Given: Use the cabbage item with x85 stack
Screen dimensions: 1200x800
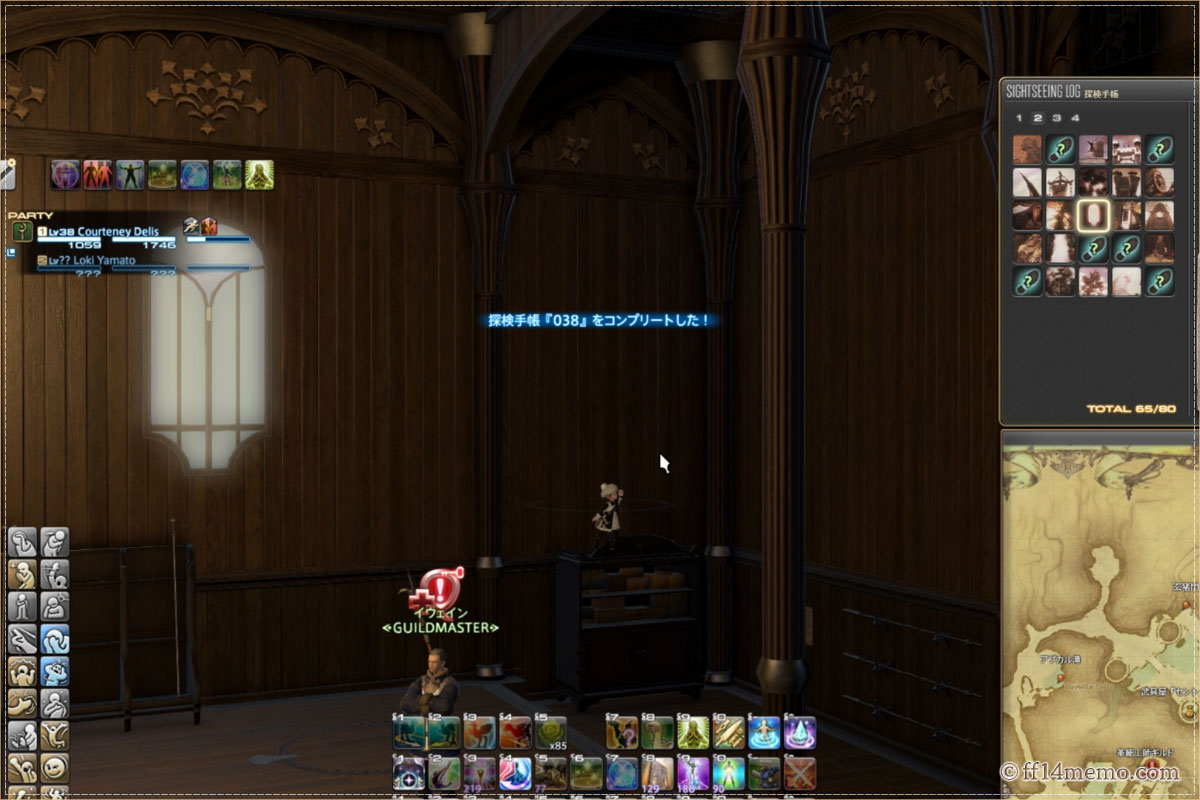Looking at the screenshot, I should tap(549, 732).
